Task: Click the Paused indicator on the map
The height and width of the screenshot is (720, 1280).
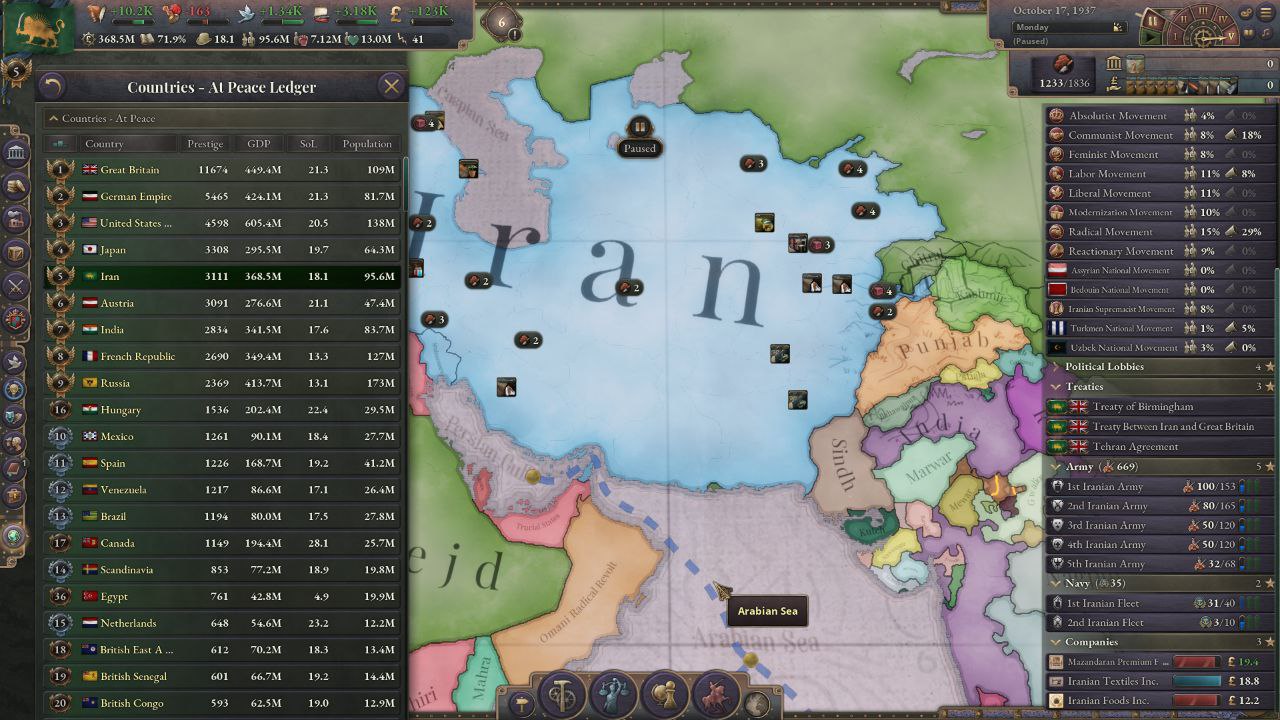Action: [639, 137]
